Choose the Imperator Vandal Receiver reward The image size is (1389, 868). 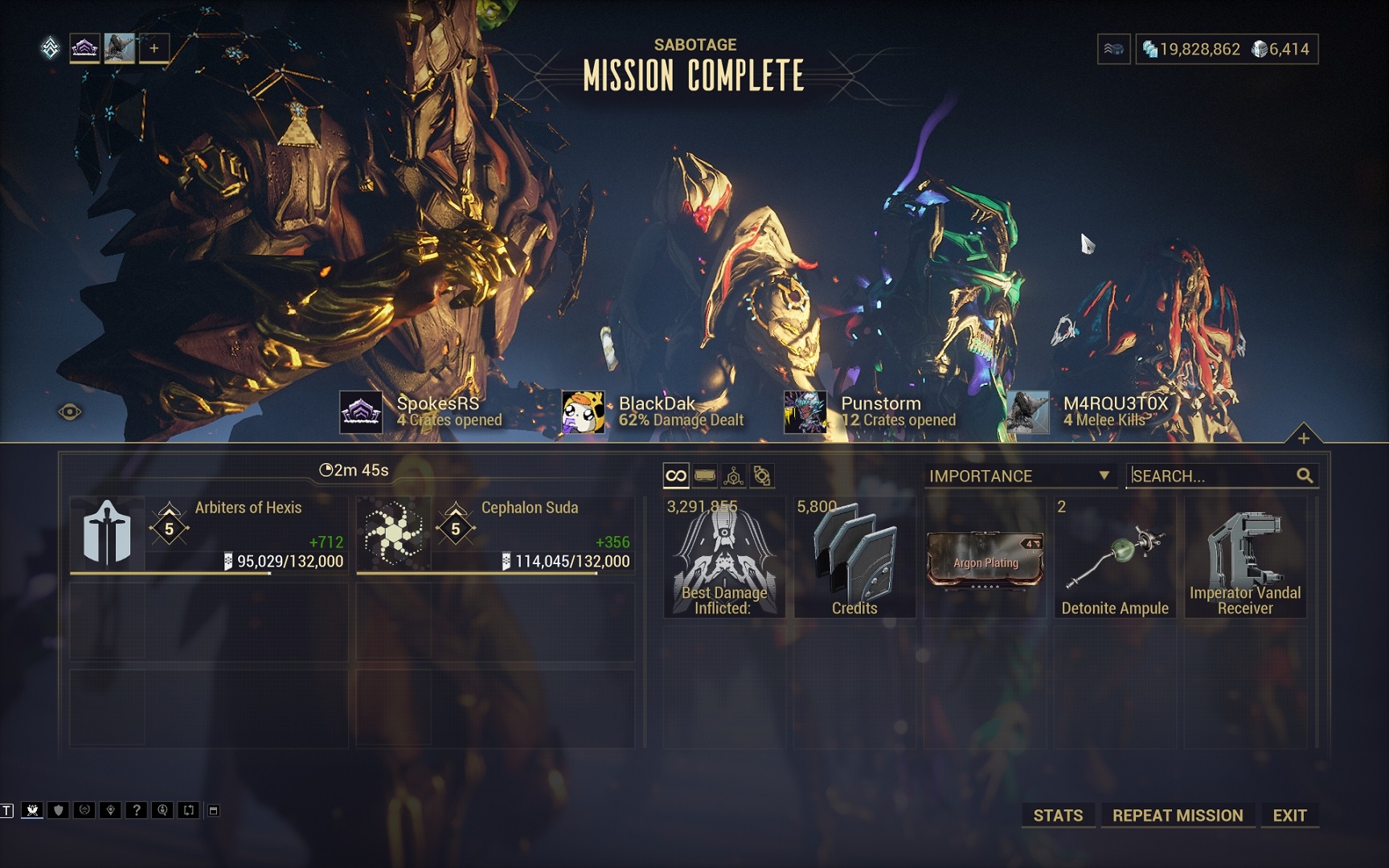1244,558
